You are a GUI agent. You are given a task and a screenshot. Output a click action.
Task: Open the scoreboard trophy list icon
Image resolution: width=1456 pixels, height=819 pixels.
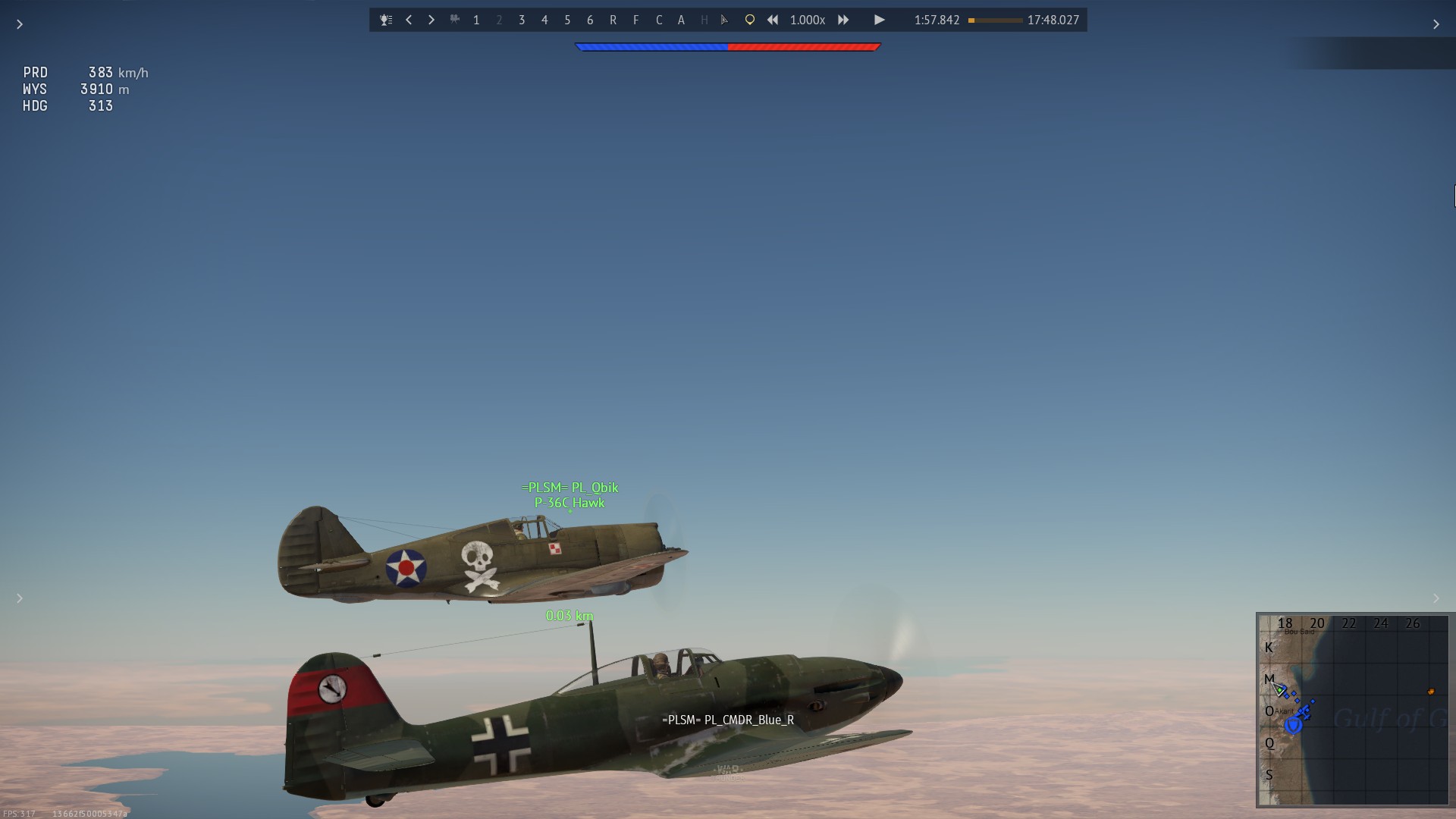pos(386,20)
